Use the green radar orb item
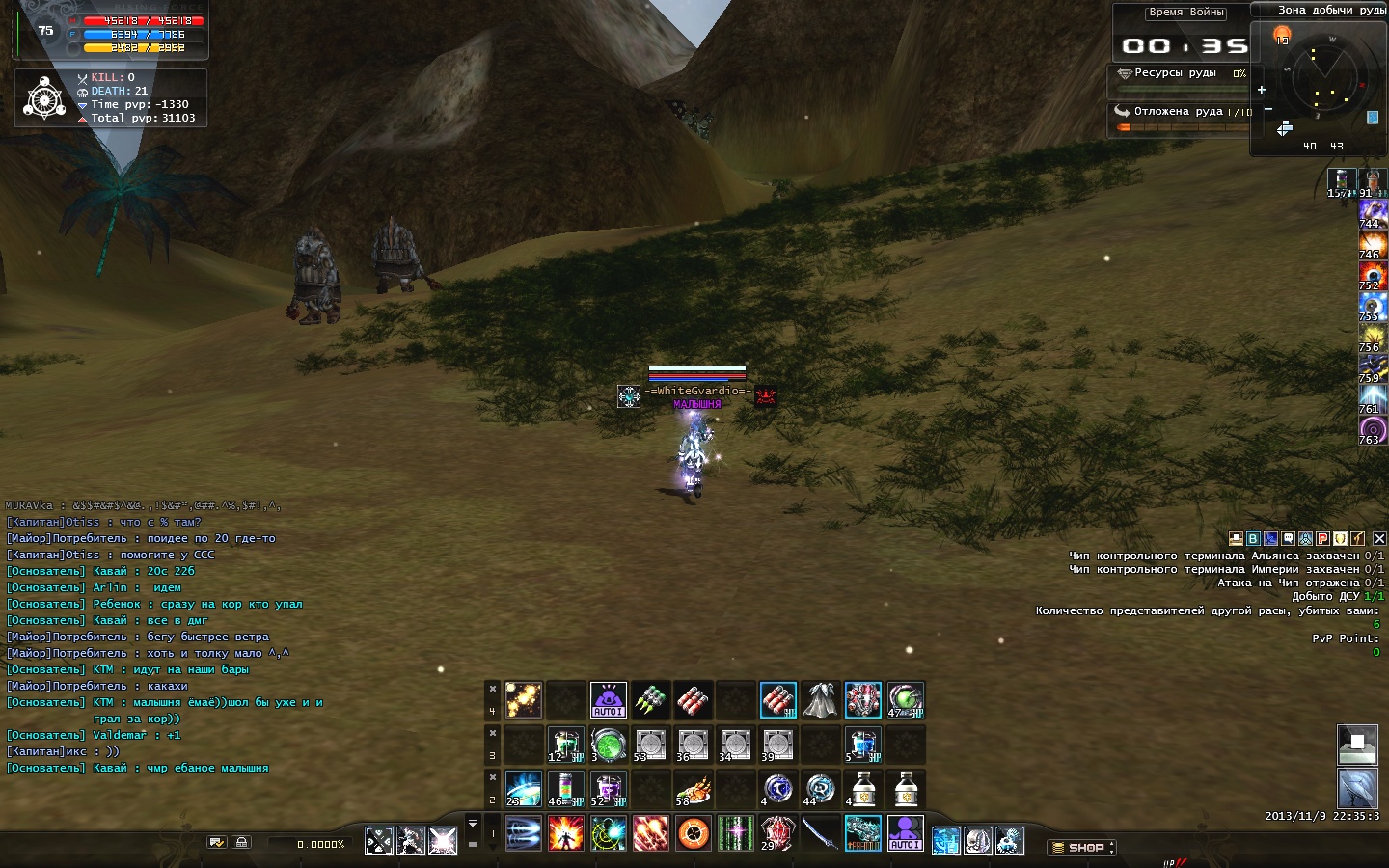Screen dimensions: 1389x868 (608, 745)
